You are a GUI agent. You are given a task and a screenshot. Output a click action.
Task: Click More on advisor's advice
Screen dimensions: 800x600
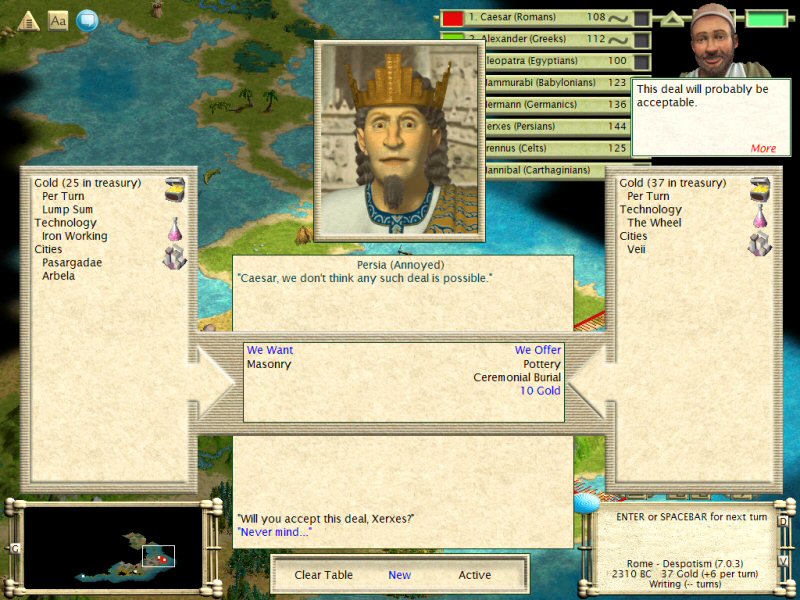[763, 149]
